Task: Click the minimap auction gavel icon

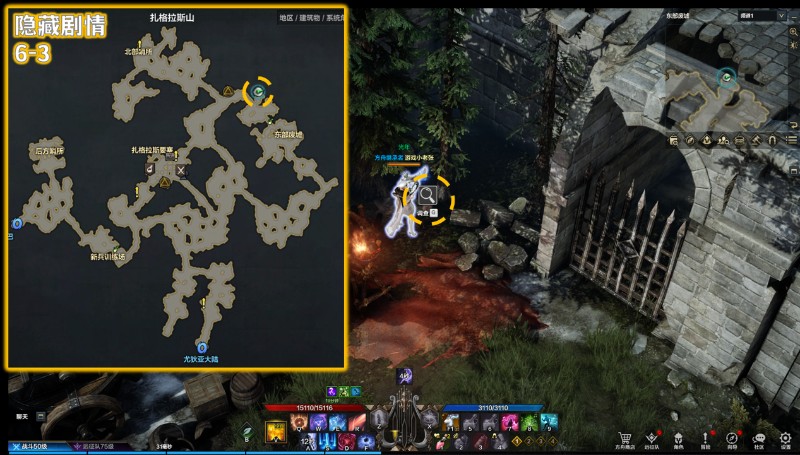Action: coord(756,140)
